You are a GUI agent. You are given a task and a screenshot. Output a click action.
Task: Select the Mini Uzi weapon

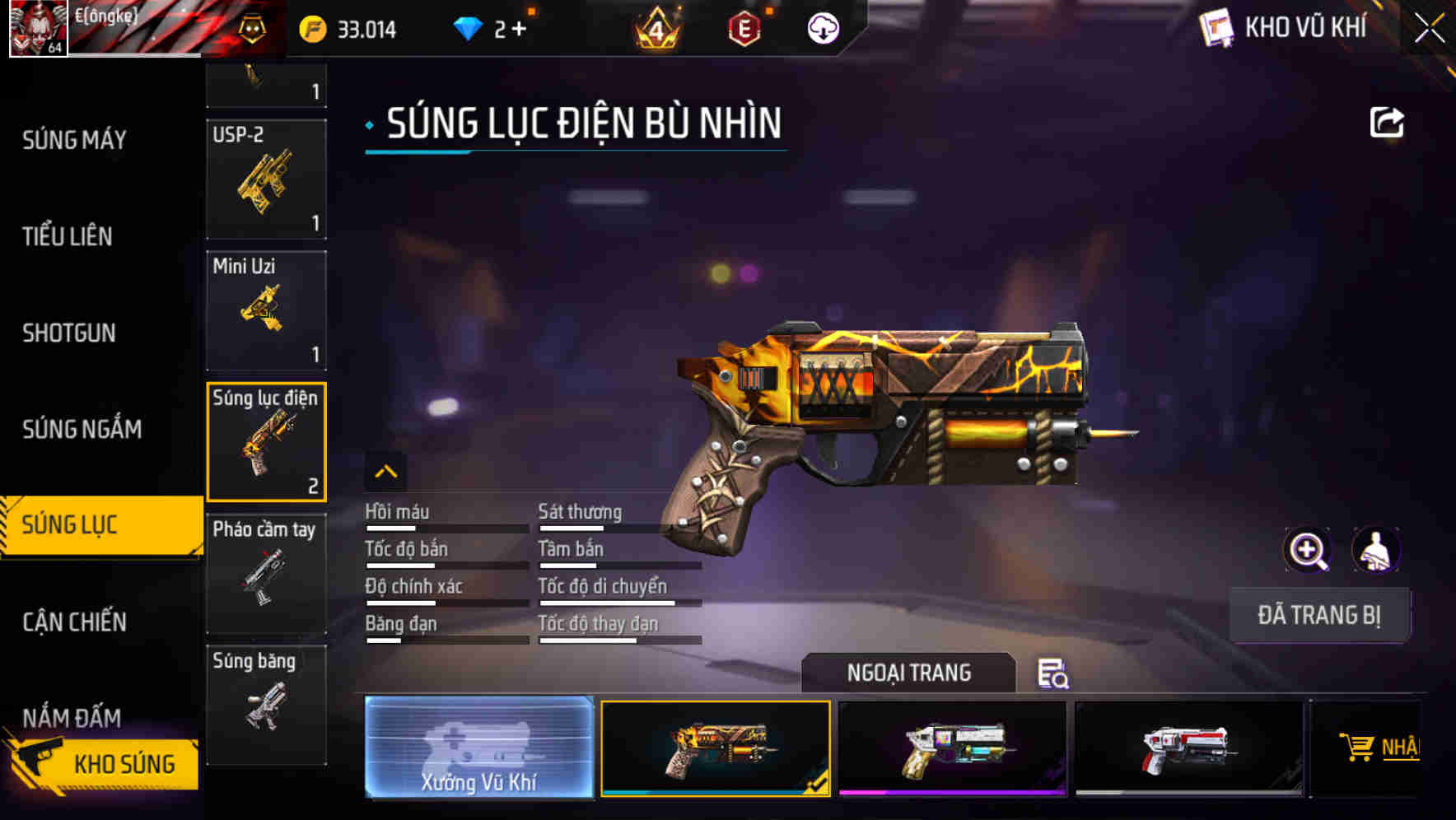[x=265, y=311]
